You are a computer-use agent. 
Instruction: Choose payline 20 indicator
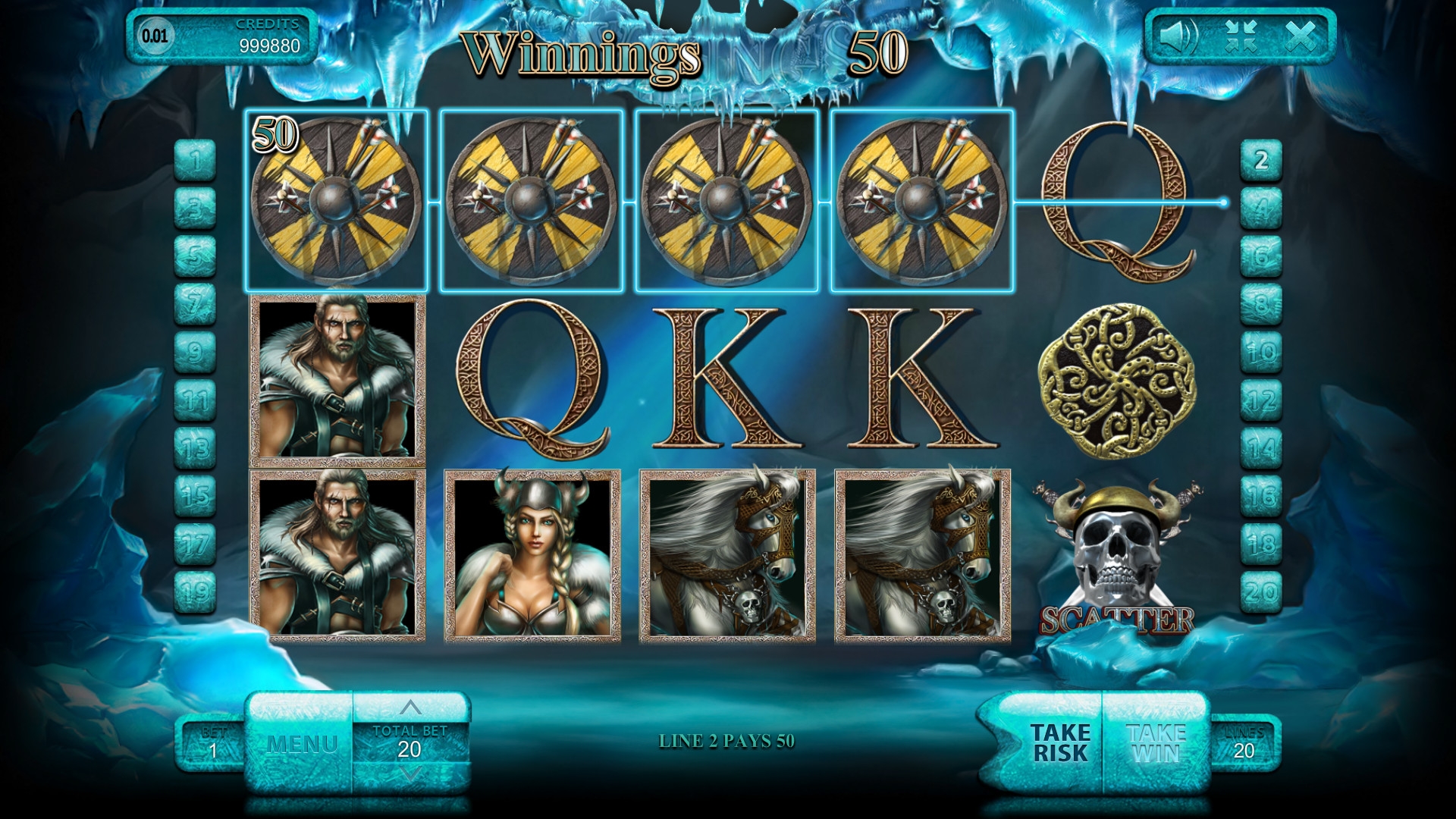(1261, 591)
